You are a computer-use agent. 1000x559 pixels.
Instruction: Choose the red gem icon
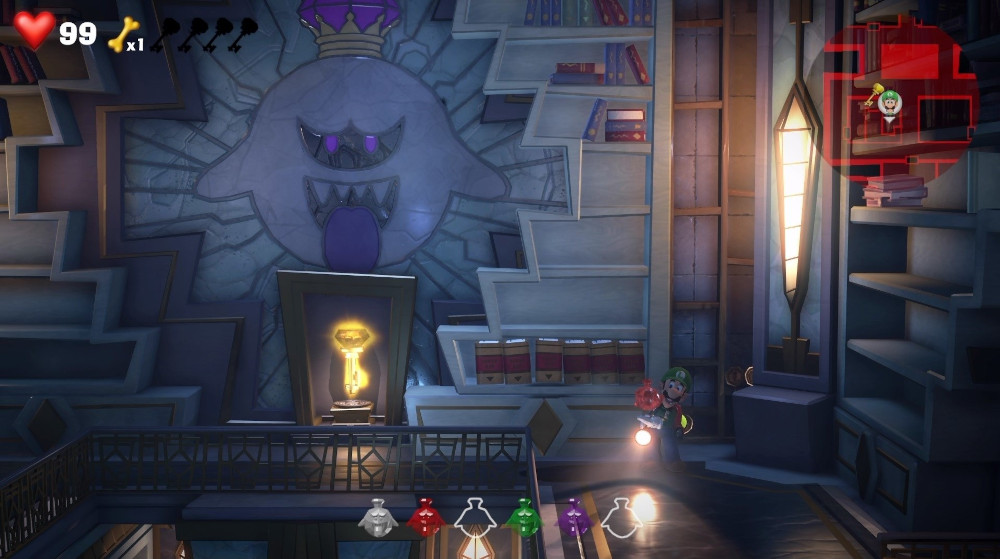pyautogui.click(x=426, y=517)
